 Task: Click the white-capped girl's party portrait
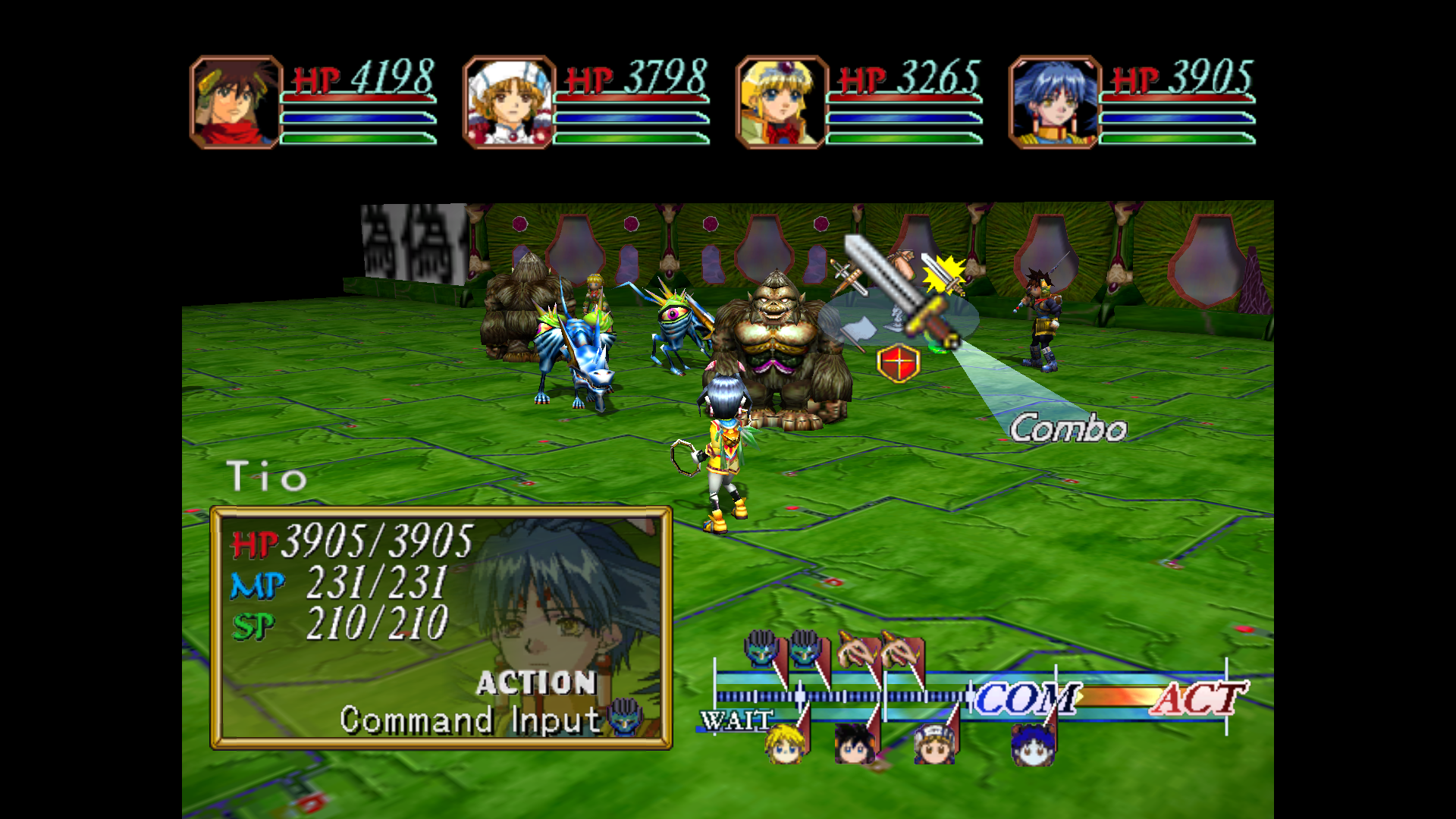pyautogui.click(x=509, y=102)
